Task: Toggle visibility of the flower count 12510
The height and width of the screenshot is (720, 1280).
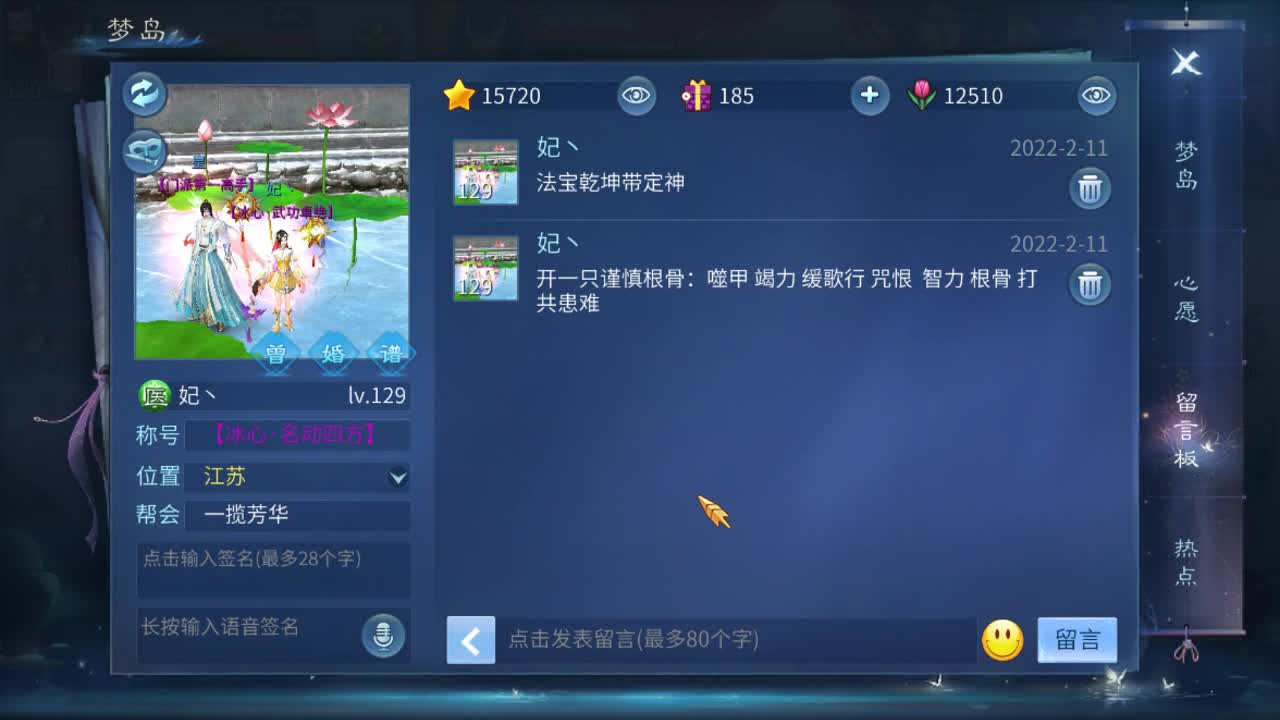Action: point(1096,96)
